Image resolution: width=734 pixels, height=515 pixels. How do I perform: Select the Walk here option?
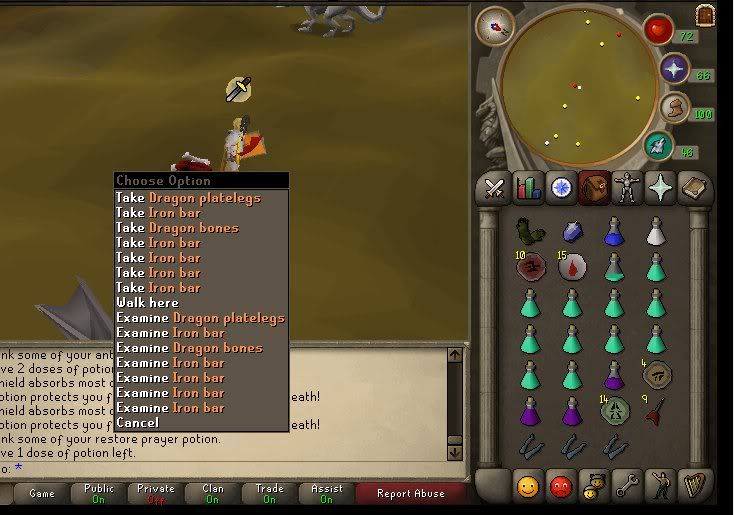147,302
